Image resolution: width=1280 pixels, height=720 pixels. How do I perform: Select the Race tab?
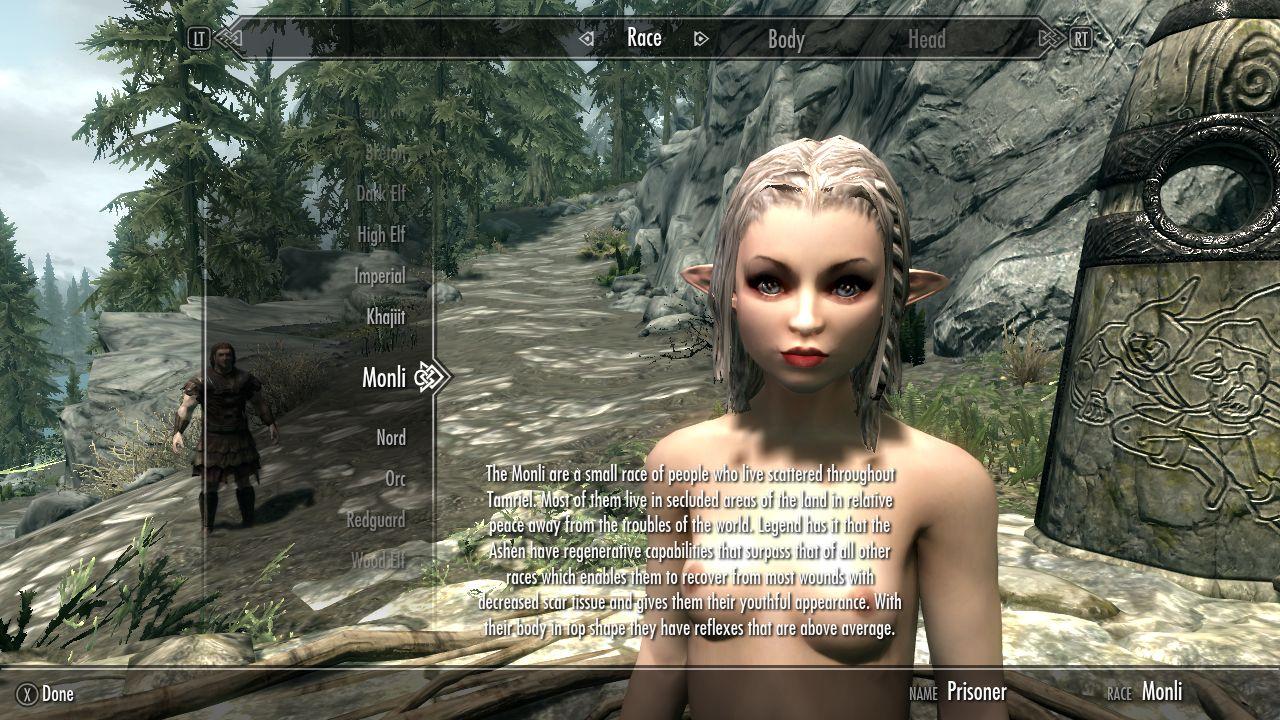point(644,38)
